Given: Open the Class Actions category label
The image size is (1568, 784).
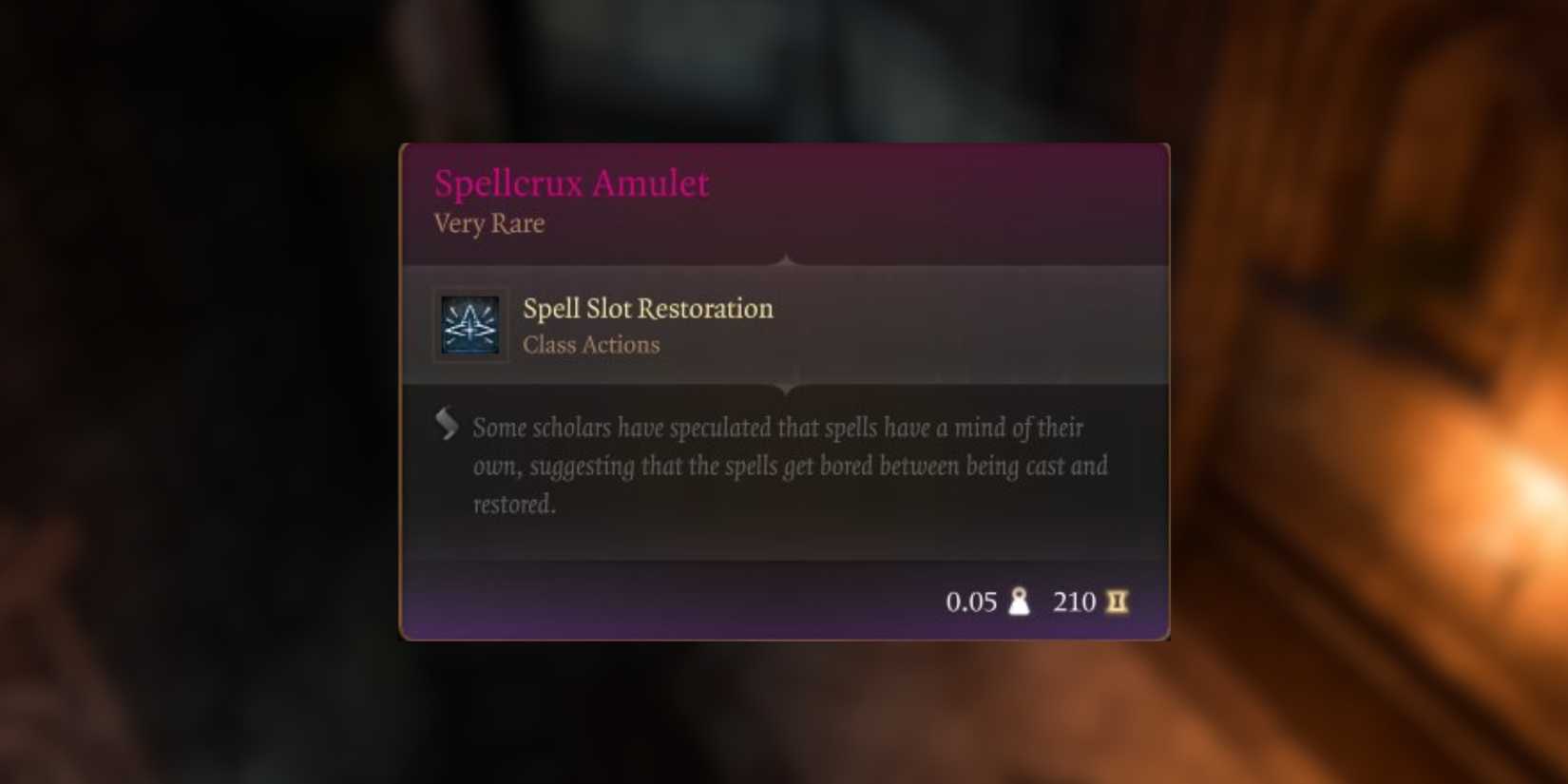Looking at the screenshot, I should tap(591, 344).
